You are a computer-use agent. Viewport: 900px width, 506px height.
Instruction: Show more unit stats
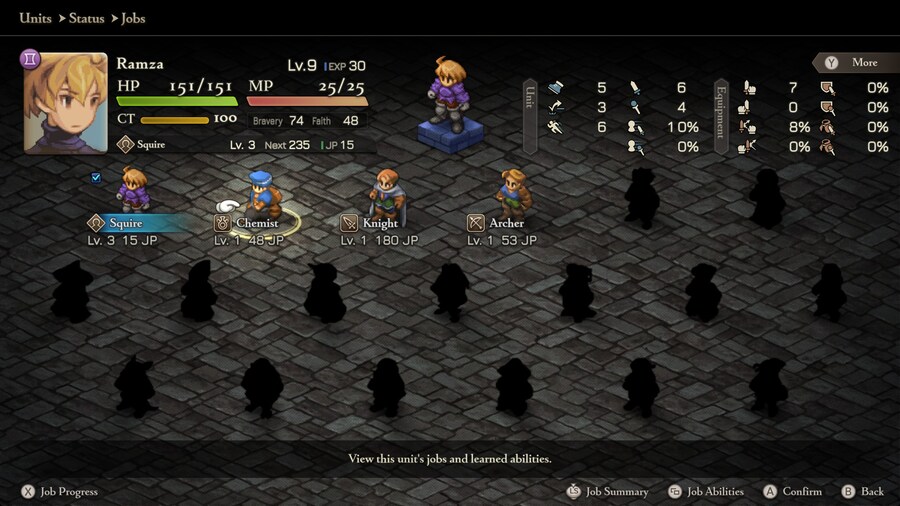[853, 62]
